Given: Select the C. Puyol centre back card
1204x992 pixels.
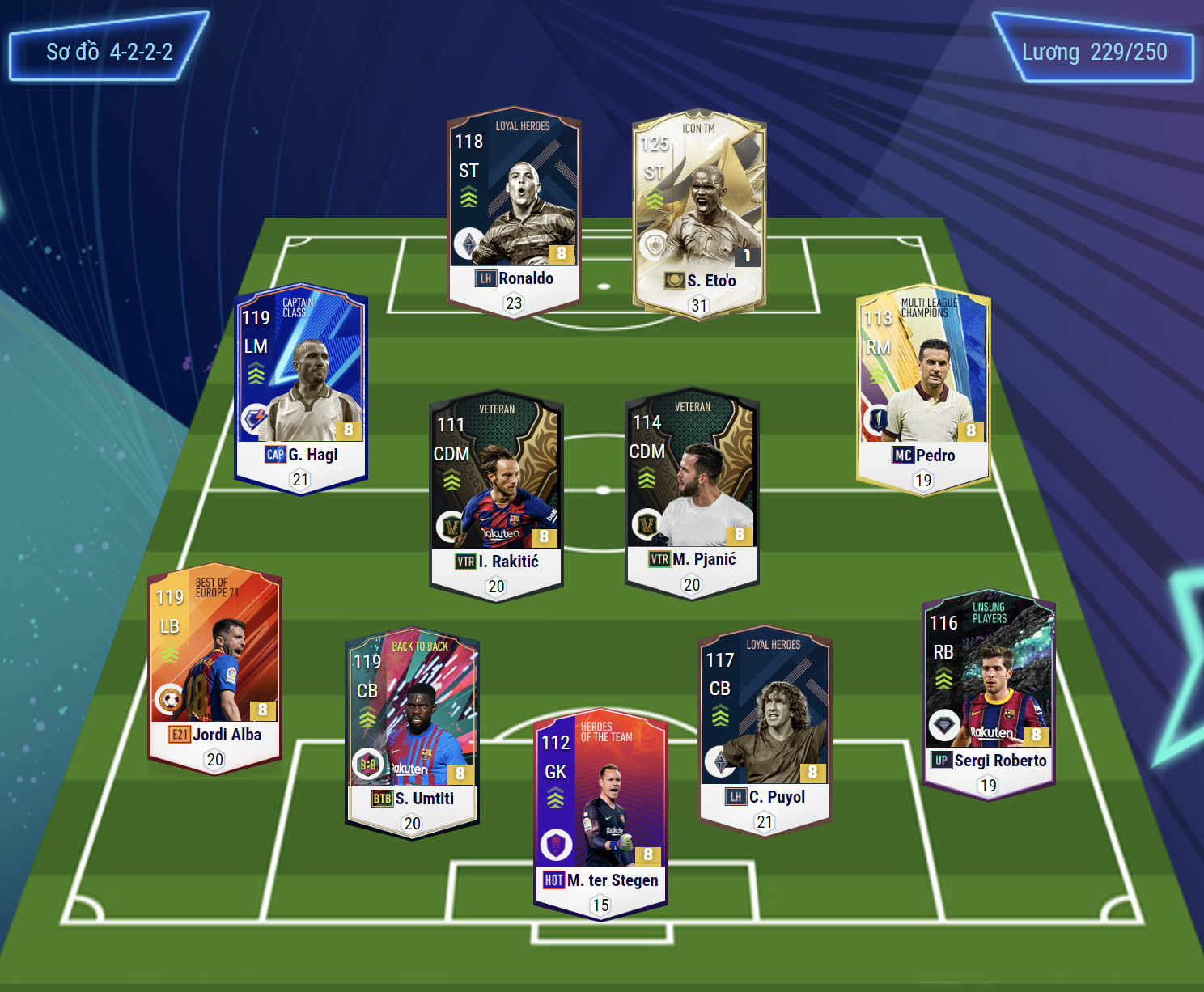Looking at the screenshot, I should 765,730.
